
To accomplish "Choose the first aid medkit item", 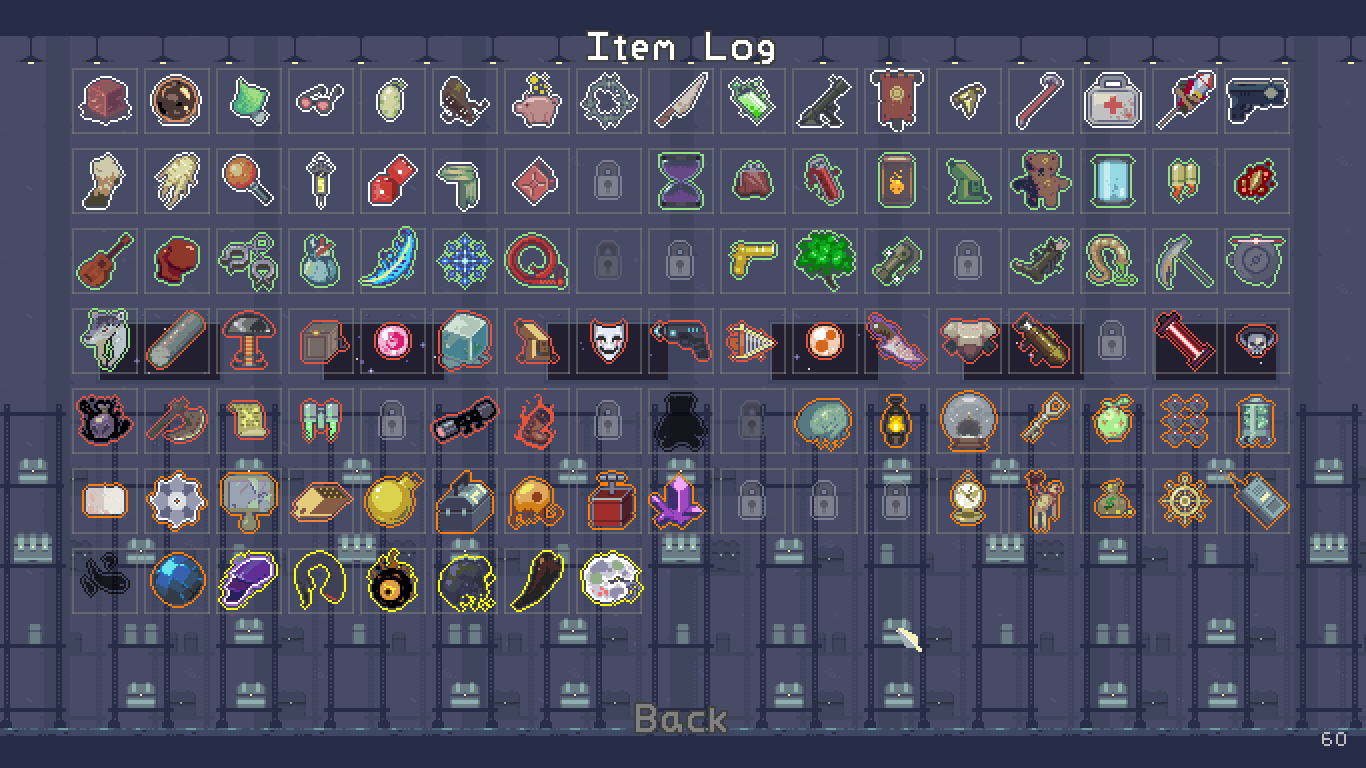I will [1111, 101].
